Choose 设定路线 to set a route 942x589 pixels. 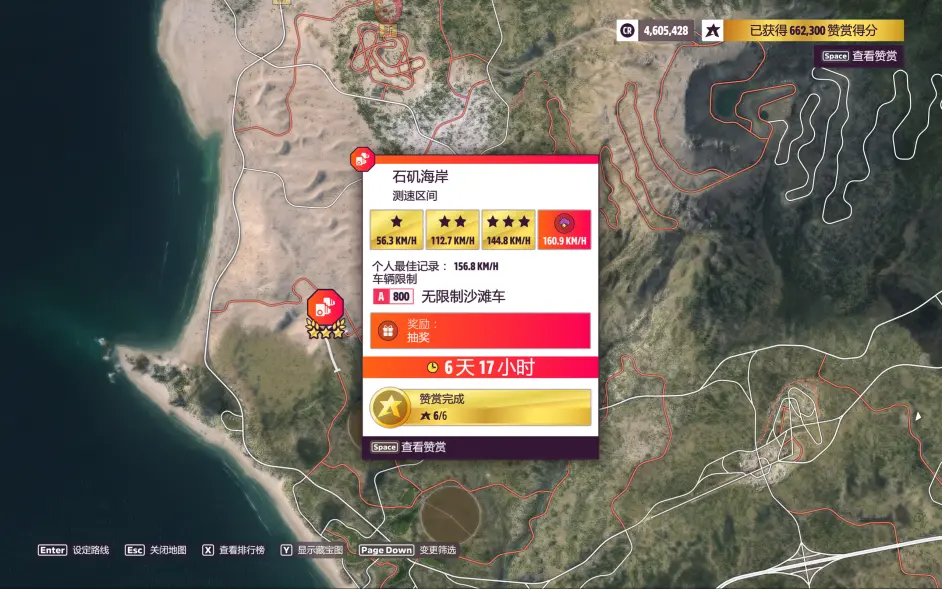point(71,550)
